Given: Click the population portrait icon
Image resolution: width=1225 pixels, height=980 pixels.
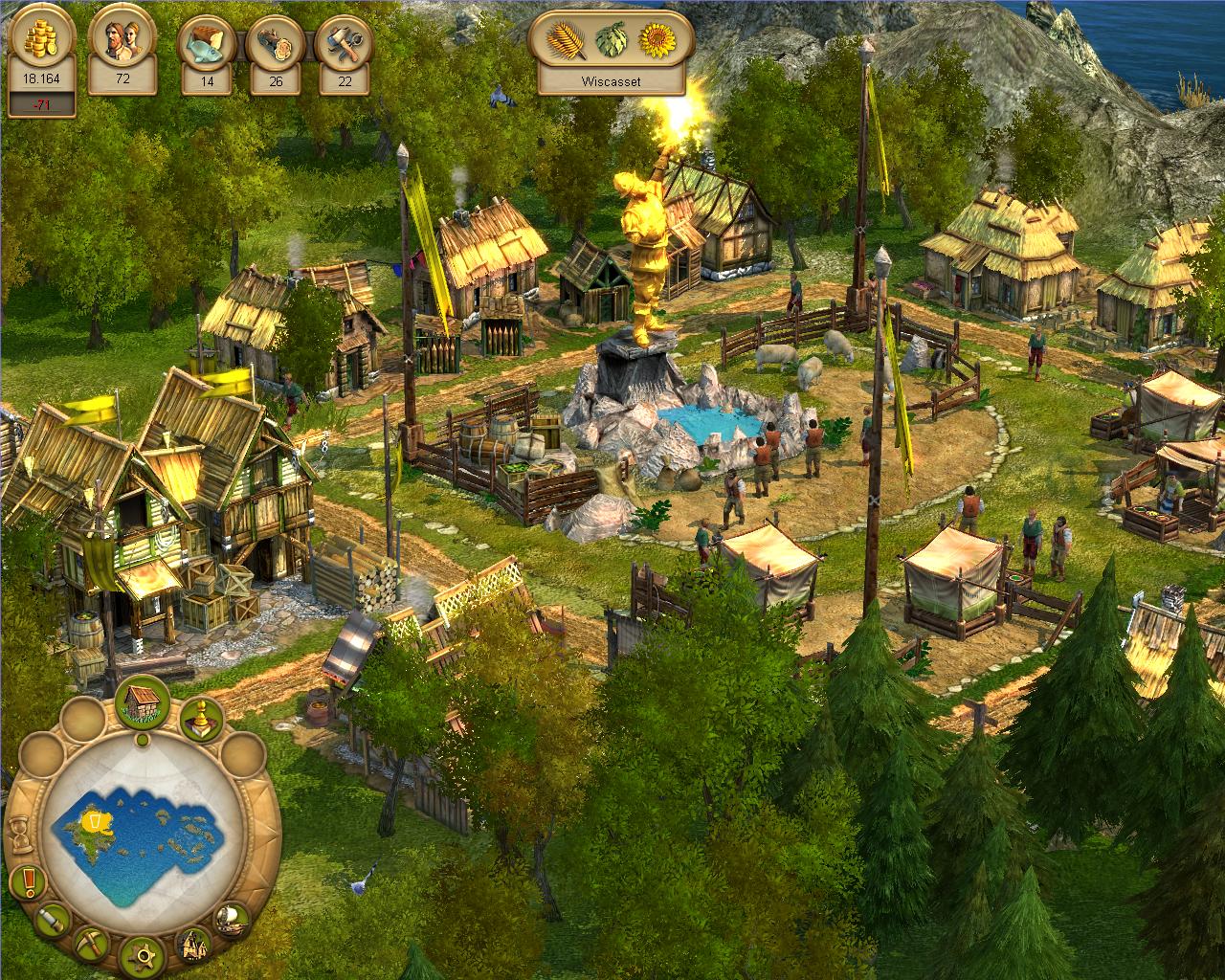Looking at the screenshot, I should click(122, 42).
